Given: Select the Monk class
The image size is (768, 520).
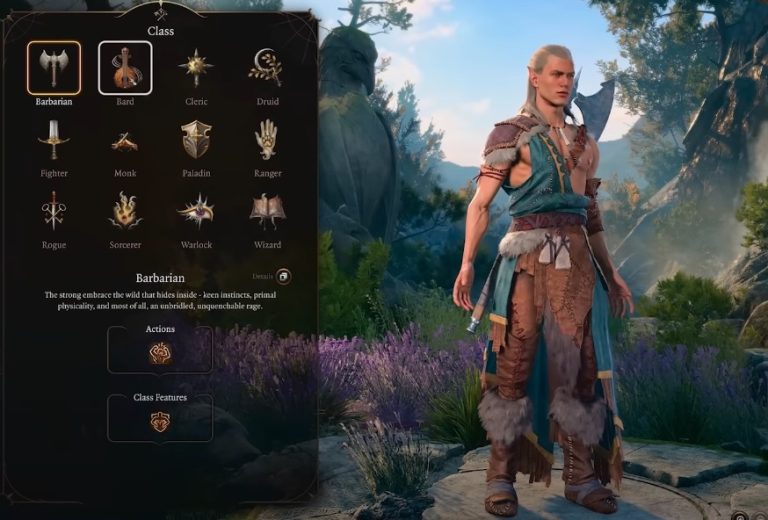Looking at the screenshot, I should (x=125, y=140).
